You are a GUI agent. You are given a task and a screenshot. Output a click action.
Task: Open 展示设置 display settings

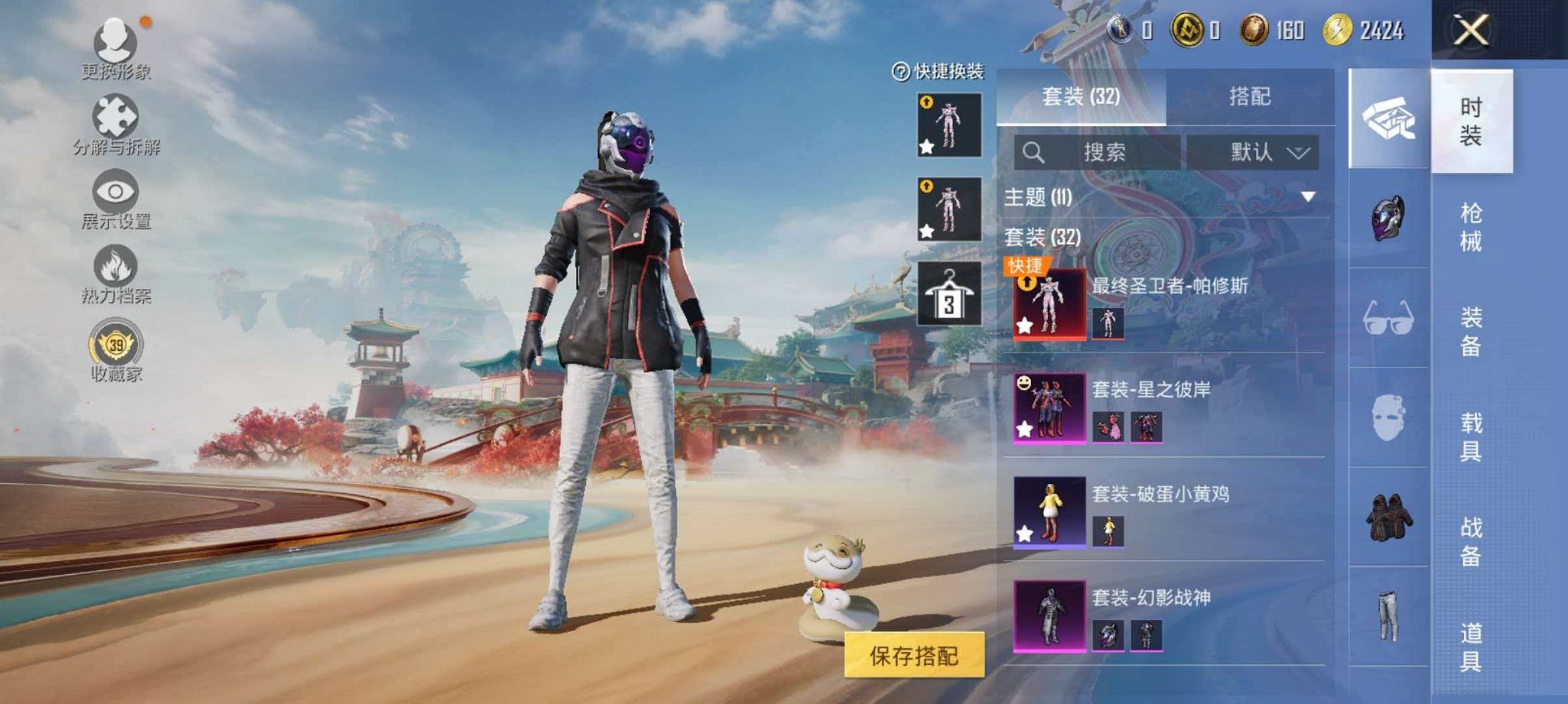click(x=115, y=197)
